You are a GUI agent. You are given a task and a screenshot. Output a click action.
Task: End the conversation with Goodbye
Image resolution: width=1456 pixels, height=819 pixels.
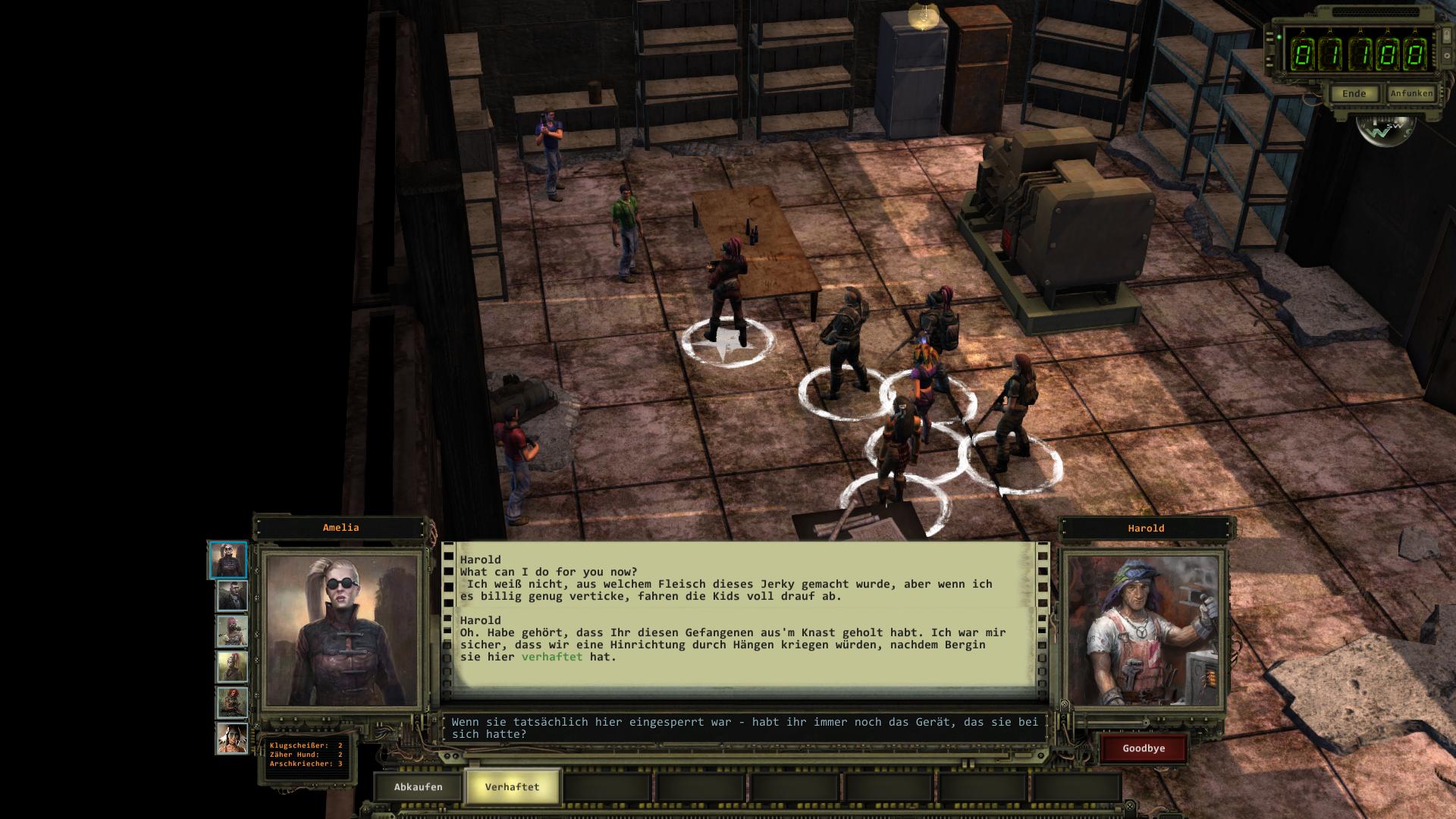click(1144, 748)
